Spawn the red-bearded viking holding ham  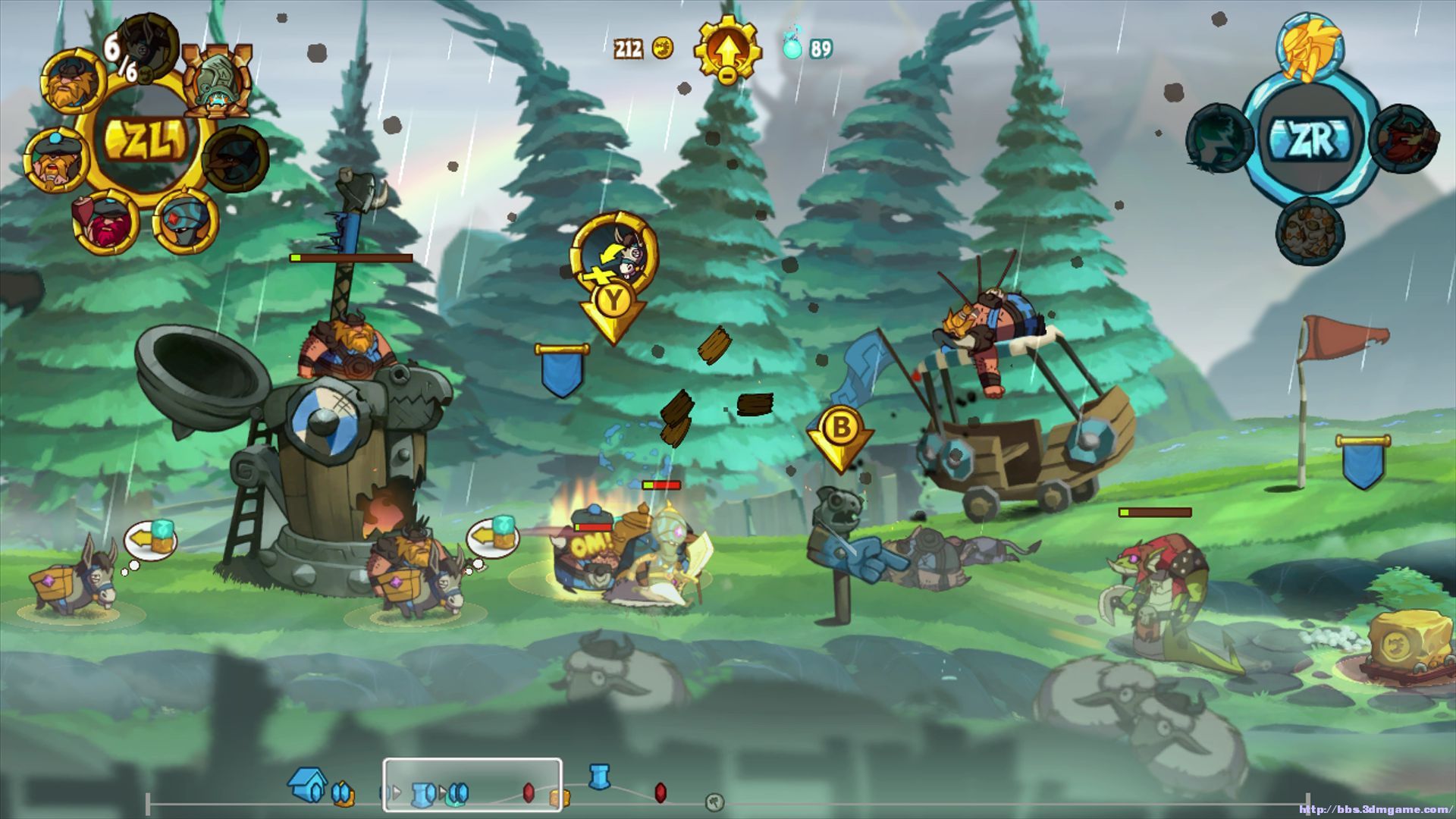pyautogui.click(x=105, y=221)
